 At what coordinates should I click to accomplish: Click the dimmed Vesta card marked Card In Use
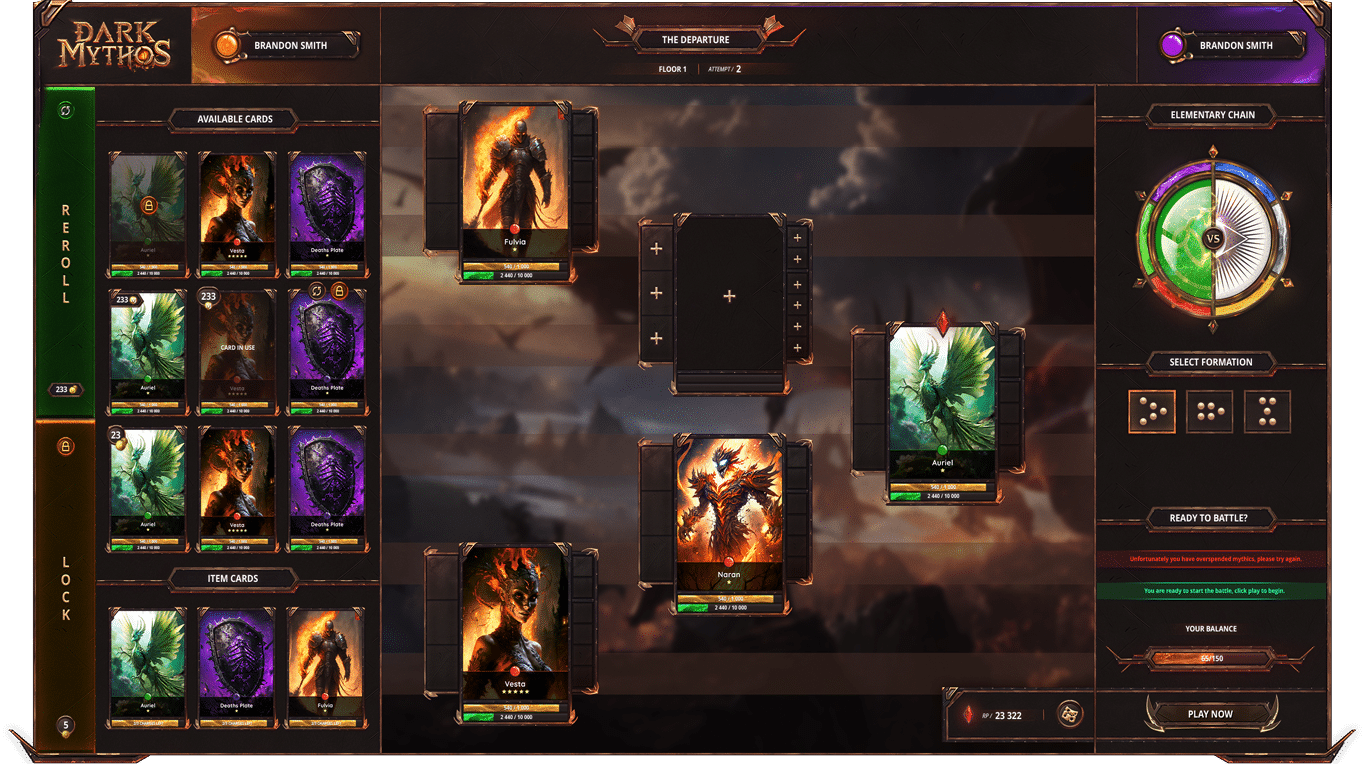coord(237,350)
